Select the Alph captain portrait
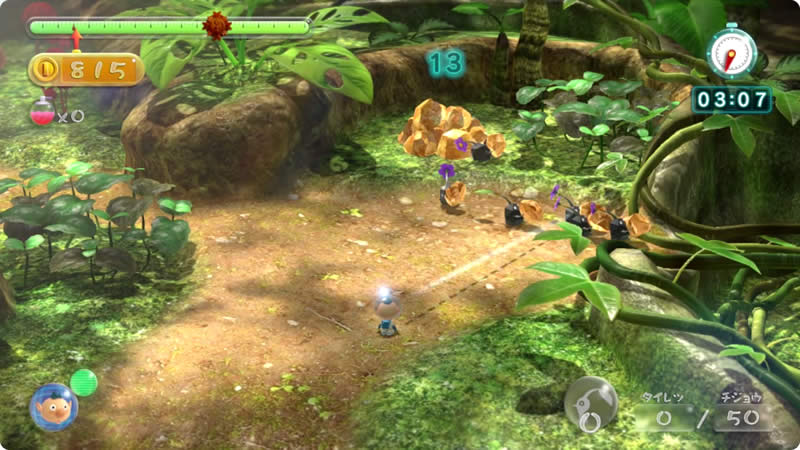 pyautogui.click(x=53, y=406)
